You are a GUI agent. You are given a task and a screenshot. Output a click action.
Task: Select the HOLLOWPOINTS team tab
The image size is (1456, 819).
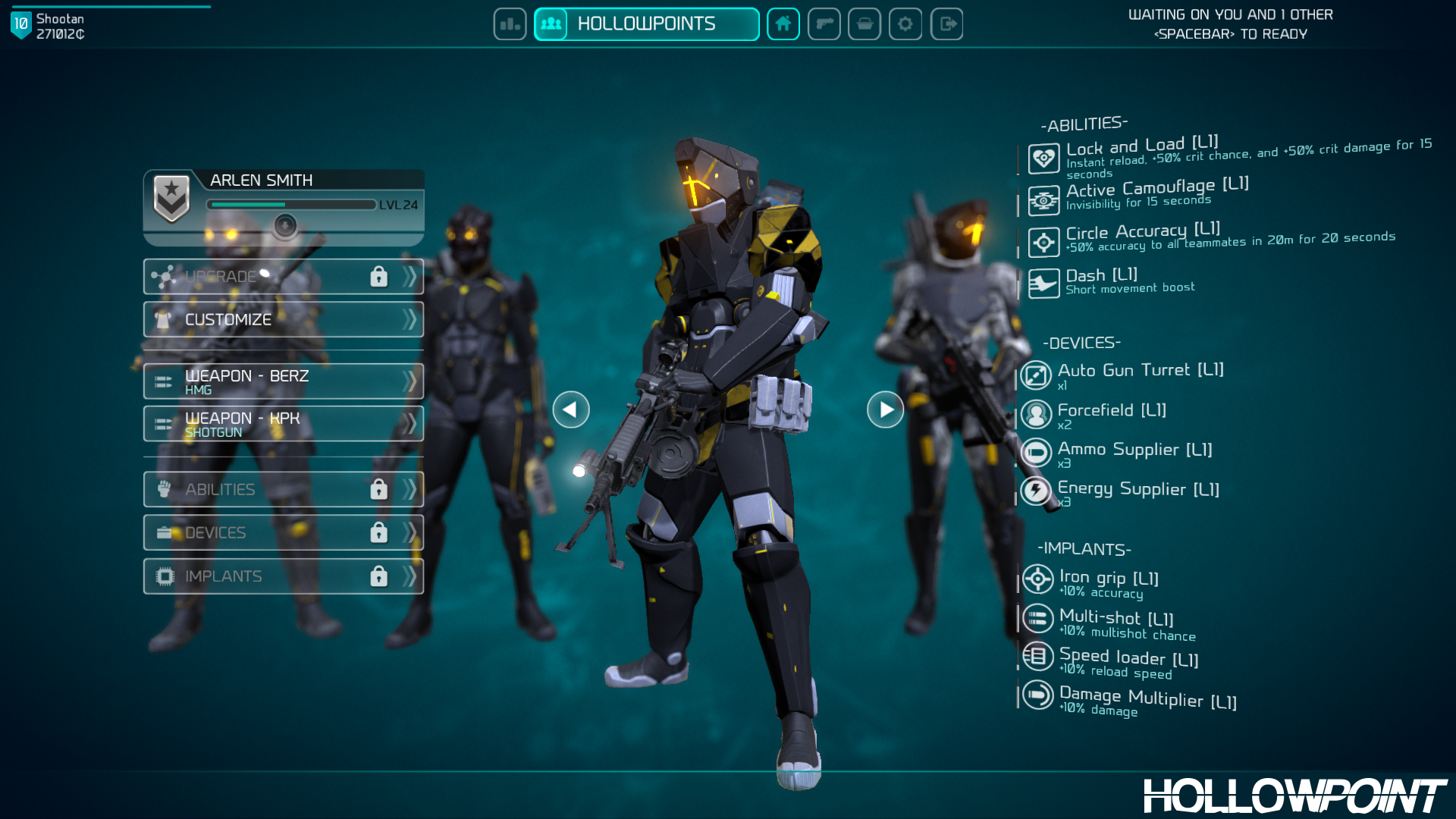click(x=646, y=24)
